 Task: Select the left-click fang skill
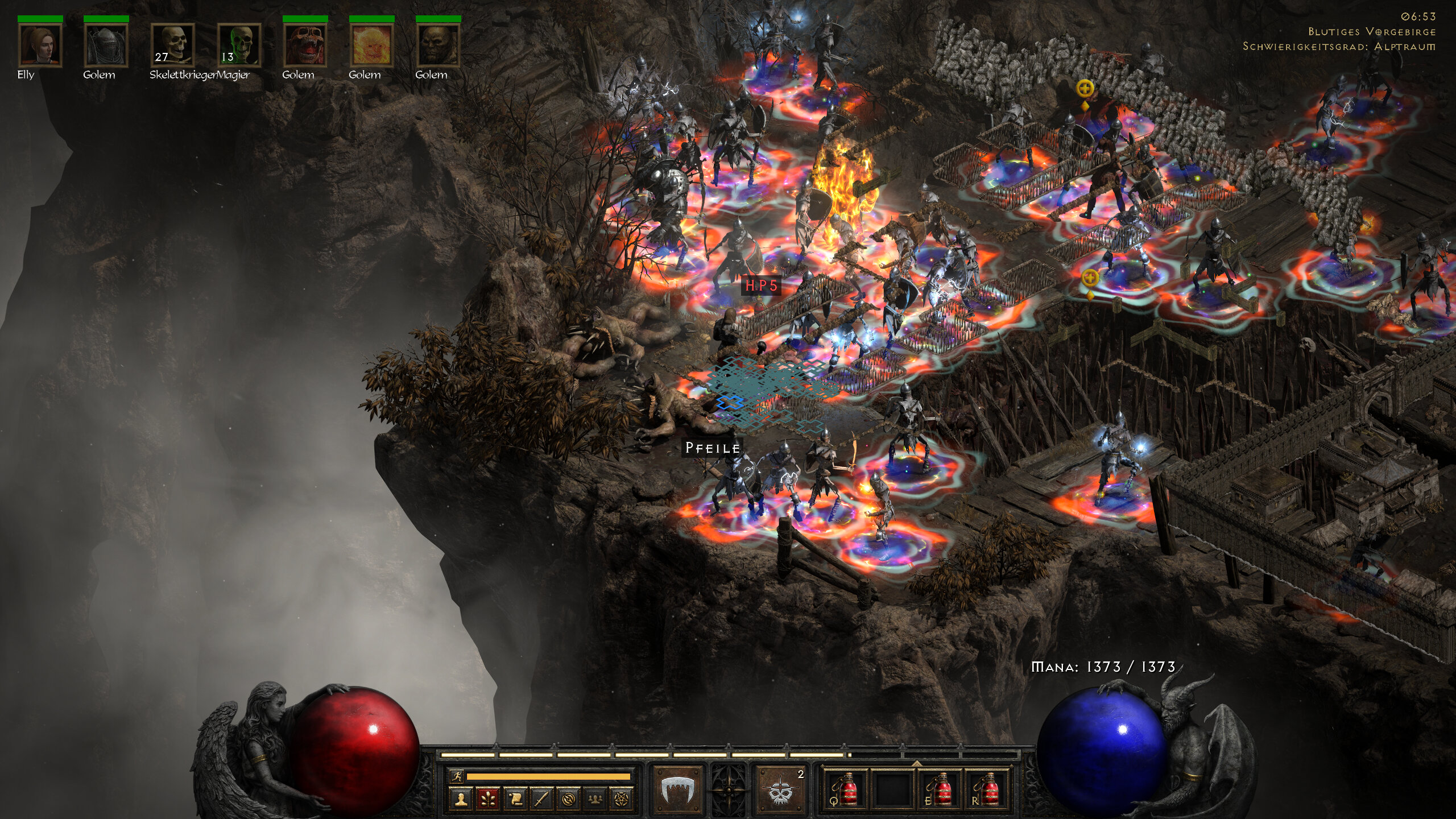[x=678, y=791]
